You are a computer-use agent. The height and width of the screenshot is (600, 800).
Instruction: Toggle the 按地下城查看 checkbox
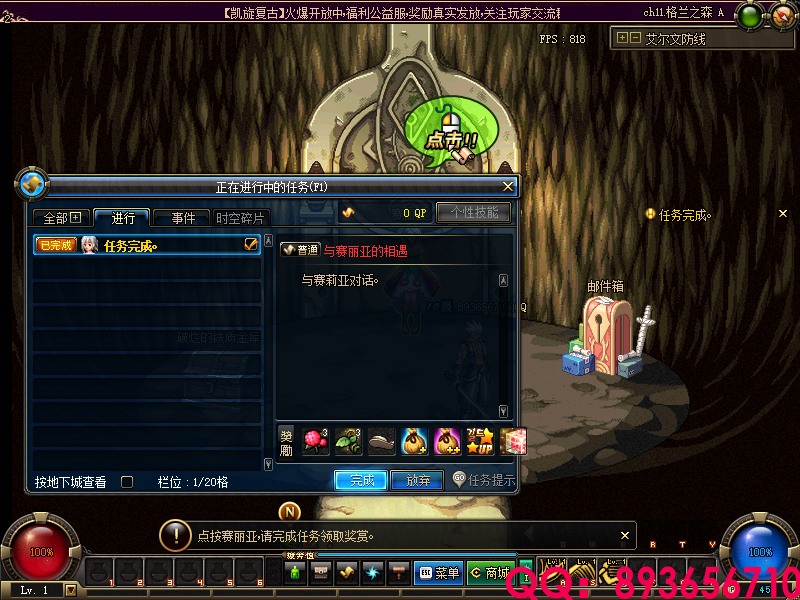coord(127,482)
